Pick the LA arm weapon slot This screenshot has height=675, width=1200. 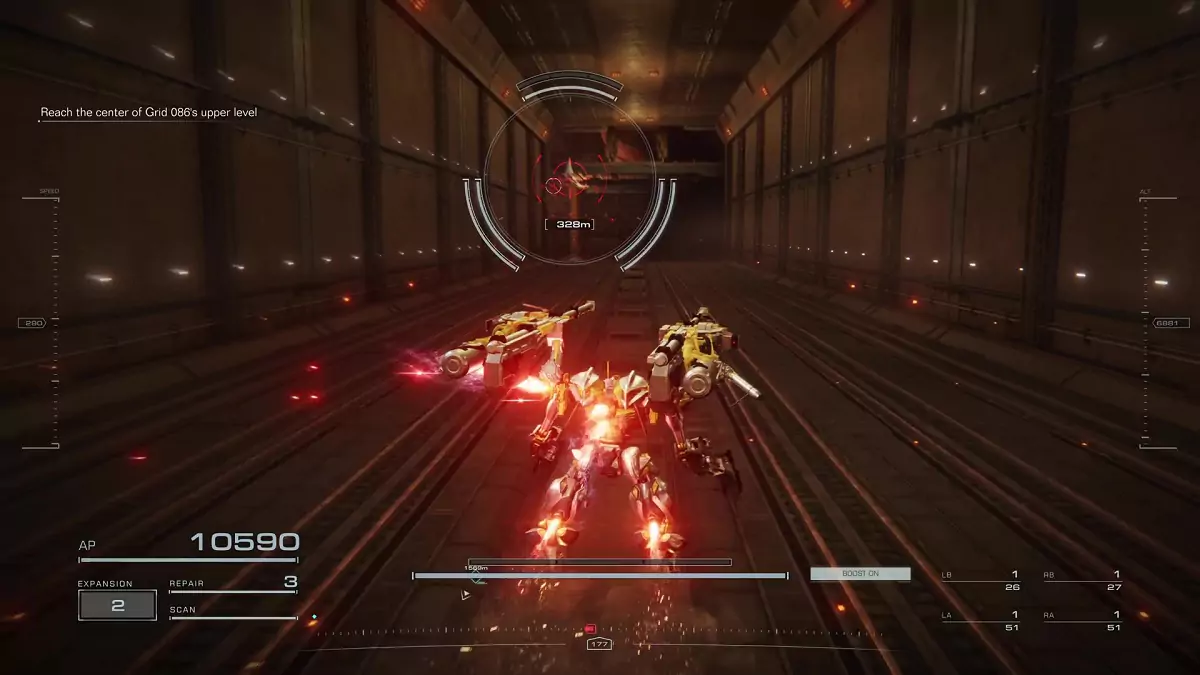point(981,620)
